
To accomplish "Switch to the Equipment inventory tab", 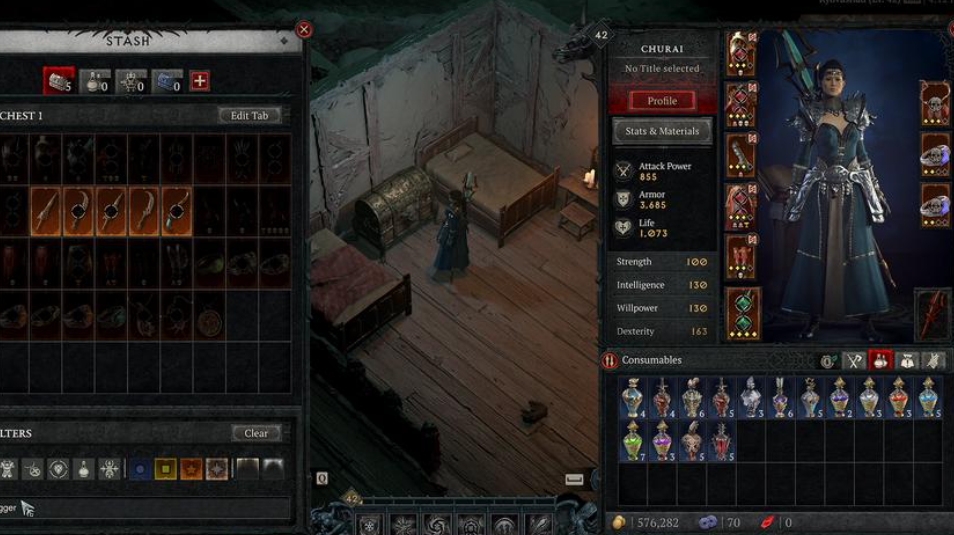I will (x=854, y=360).
